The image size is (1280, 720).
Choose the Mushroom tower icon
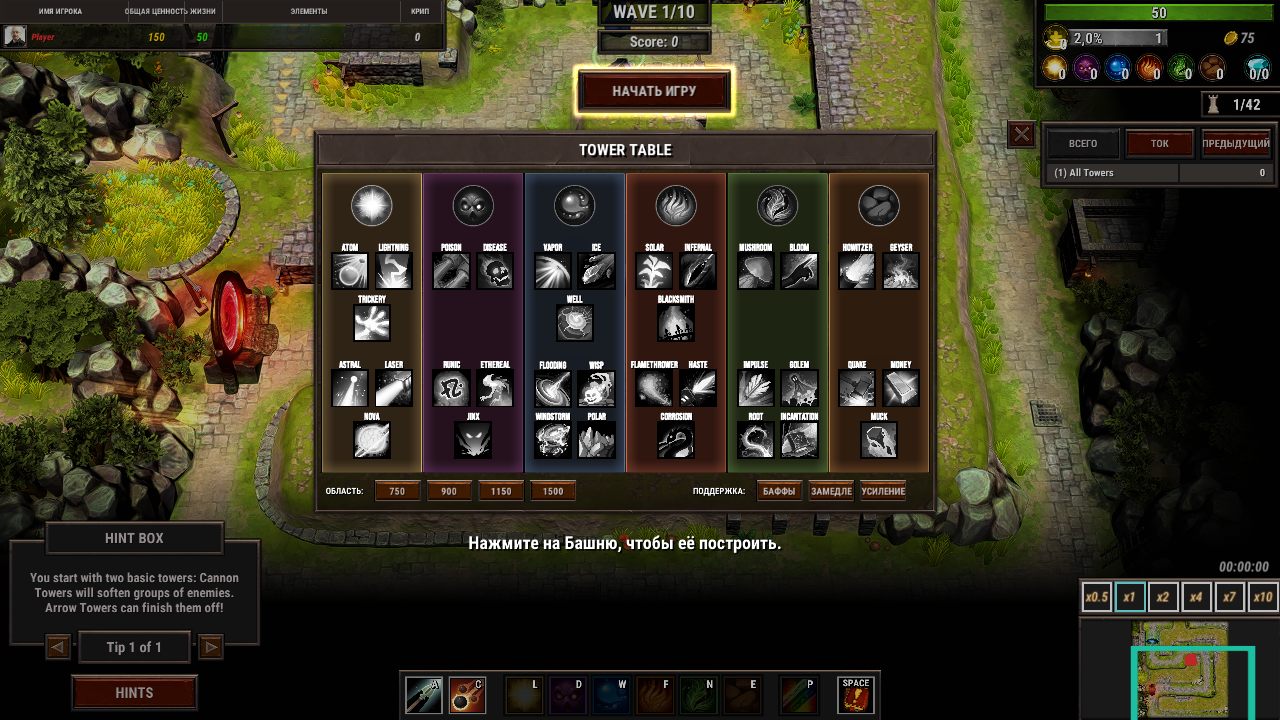click(756, 271)
